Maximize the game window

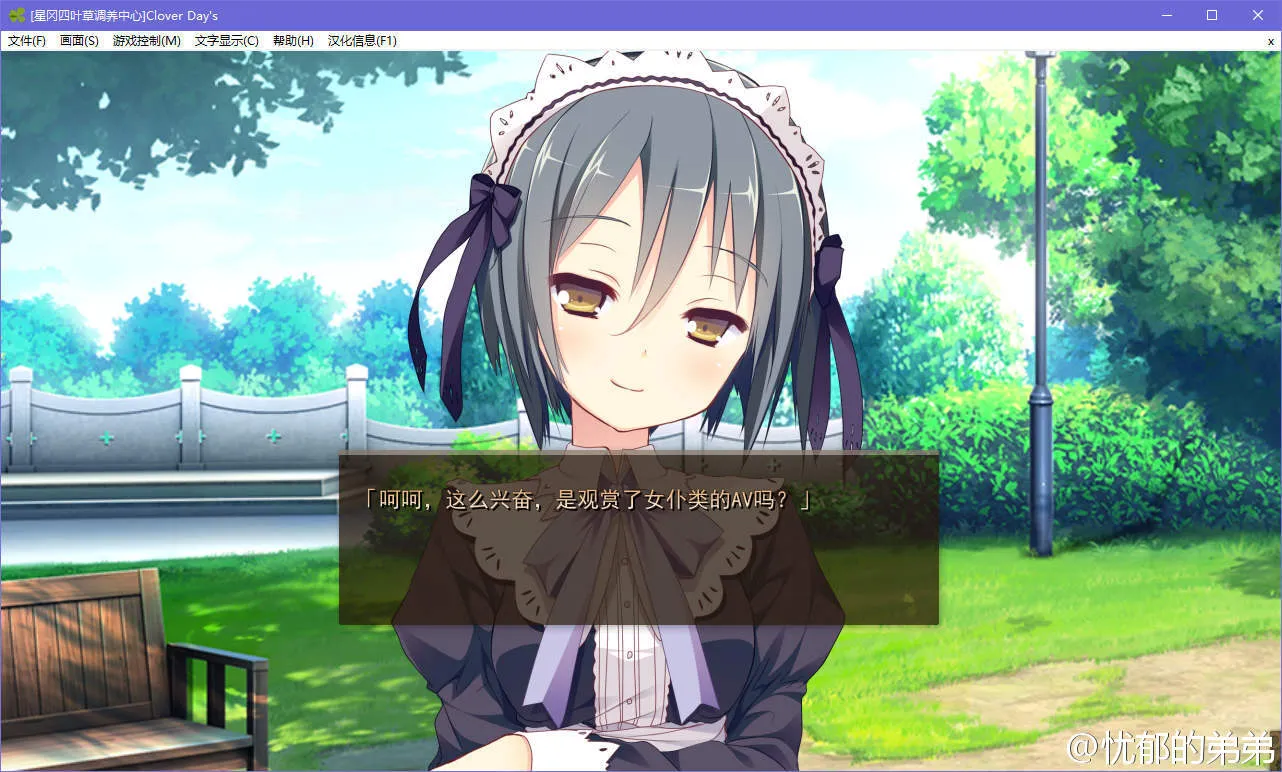[x=1212, y=15]
